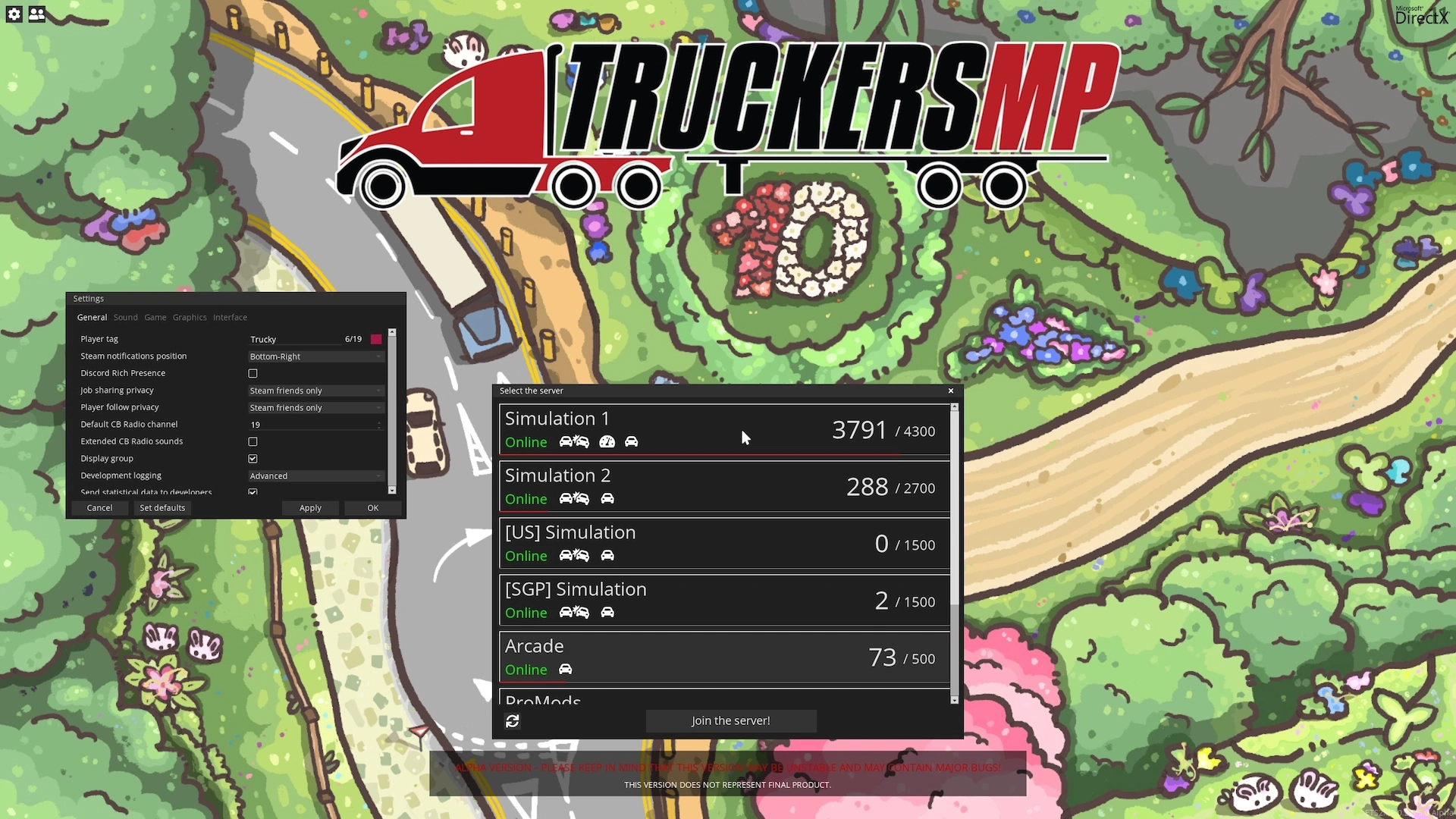Refresh the server list
The height and width of the screenshot is (819, 1456).
(513, 721)
